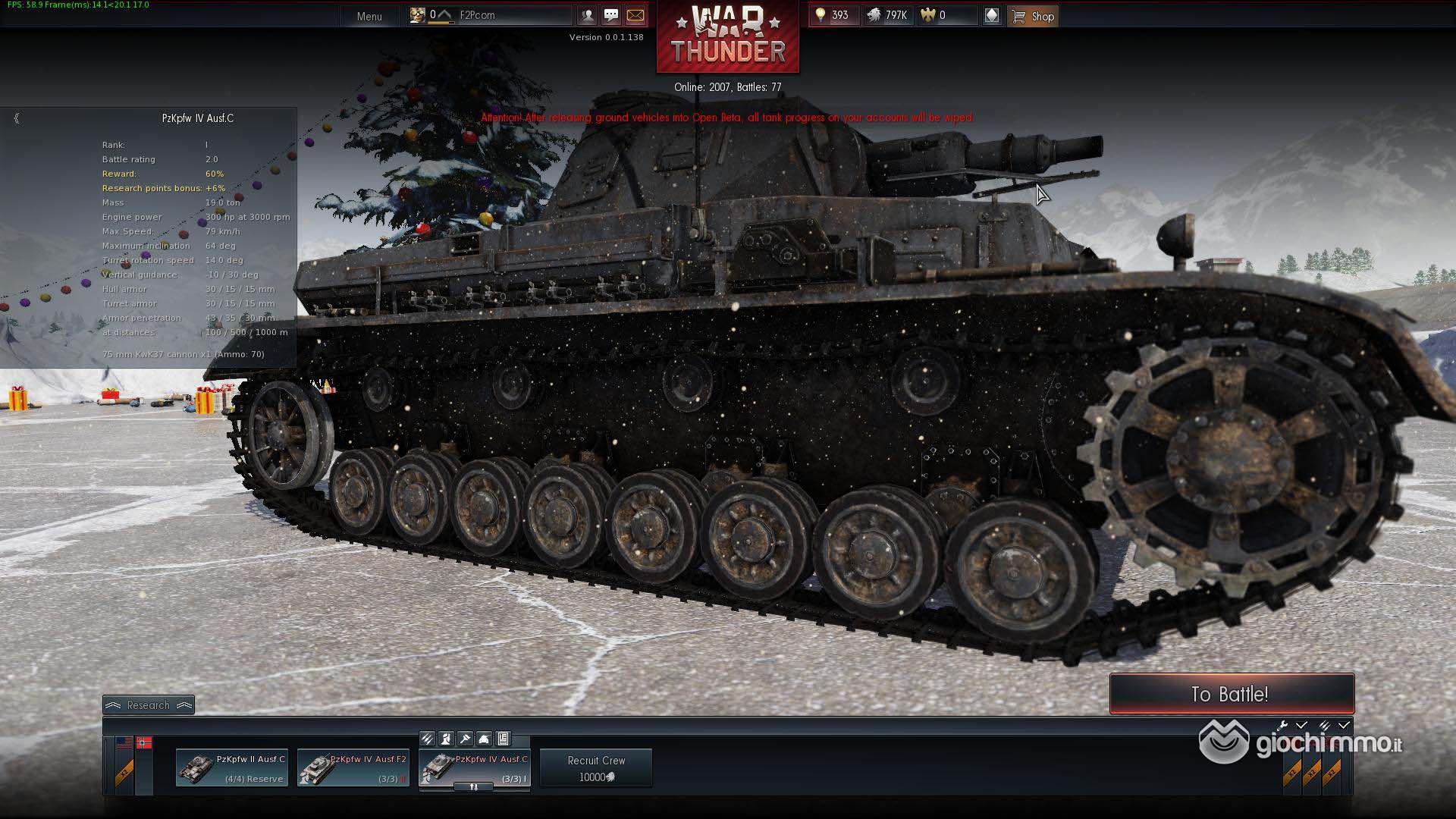Click the diamond icon beside Shop
1456x819 pixels.
tap(991, 16)
